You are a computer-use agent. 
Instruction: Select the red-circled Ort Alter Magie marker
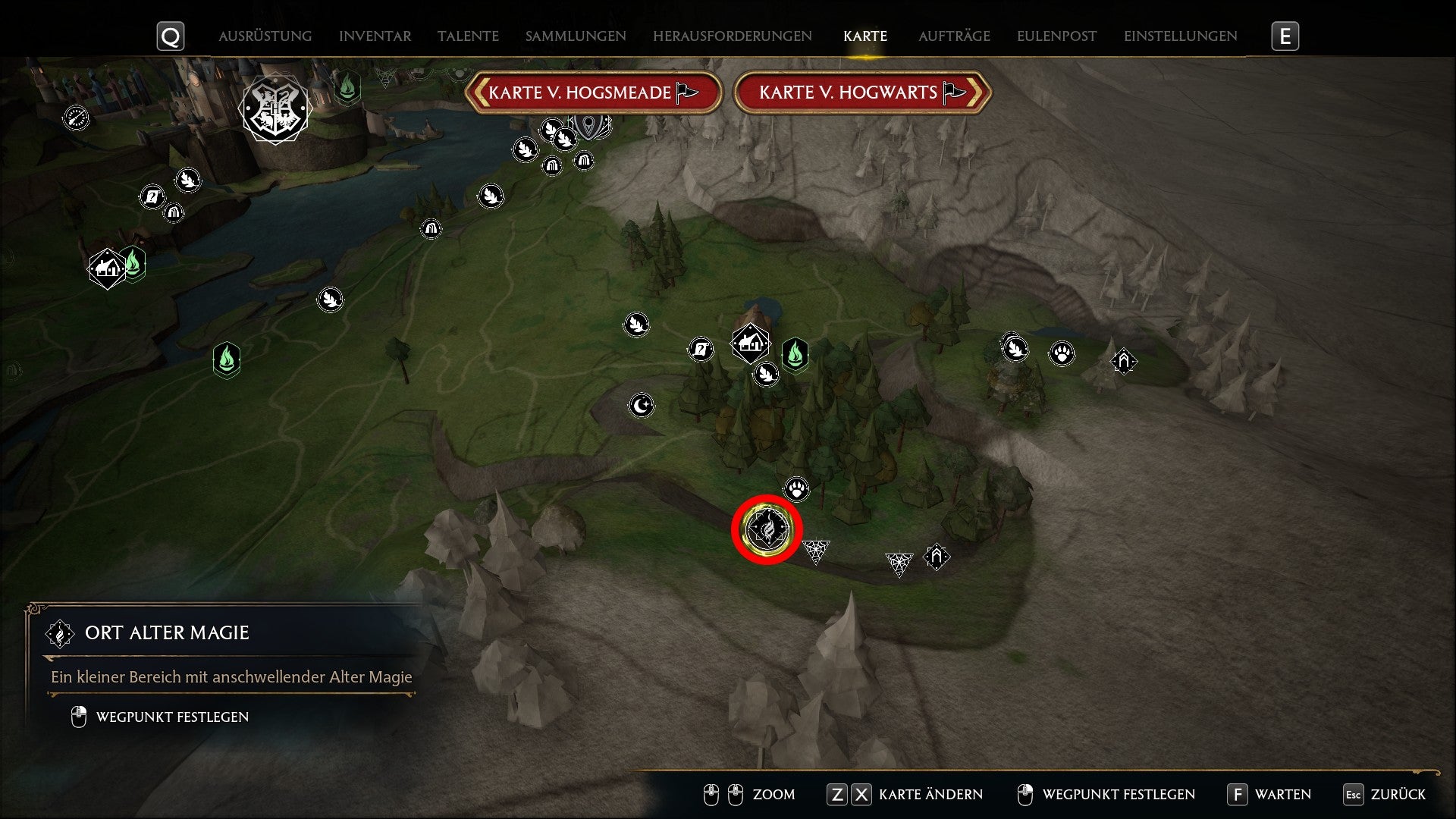(x=768, y=531)
